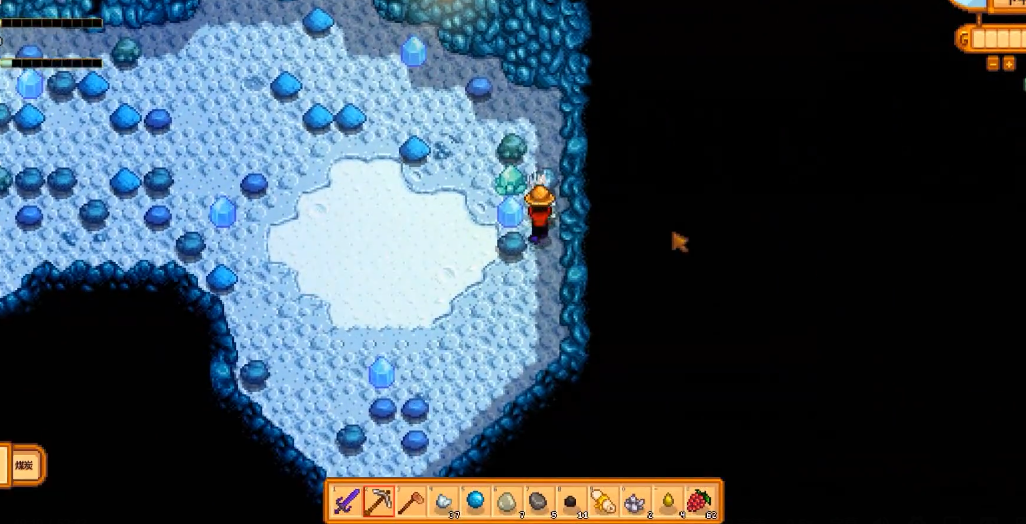Select the red berries stack of 62
Screen dimensions: 1026x524
pyautogui.click(x=699, y=501)
